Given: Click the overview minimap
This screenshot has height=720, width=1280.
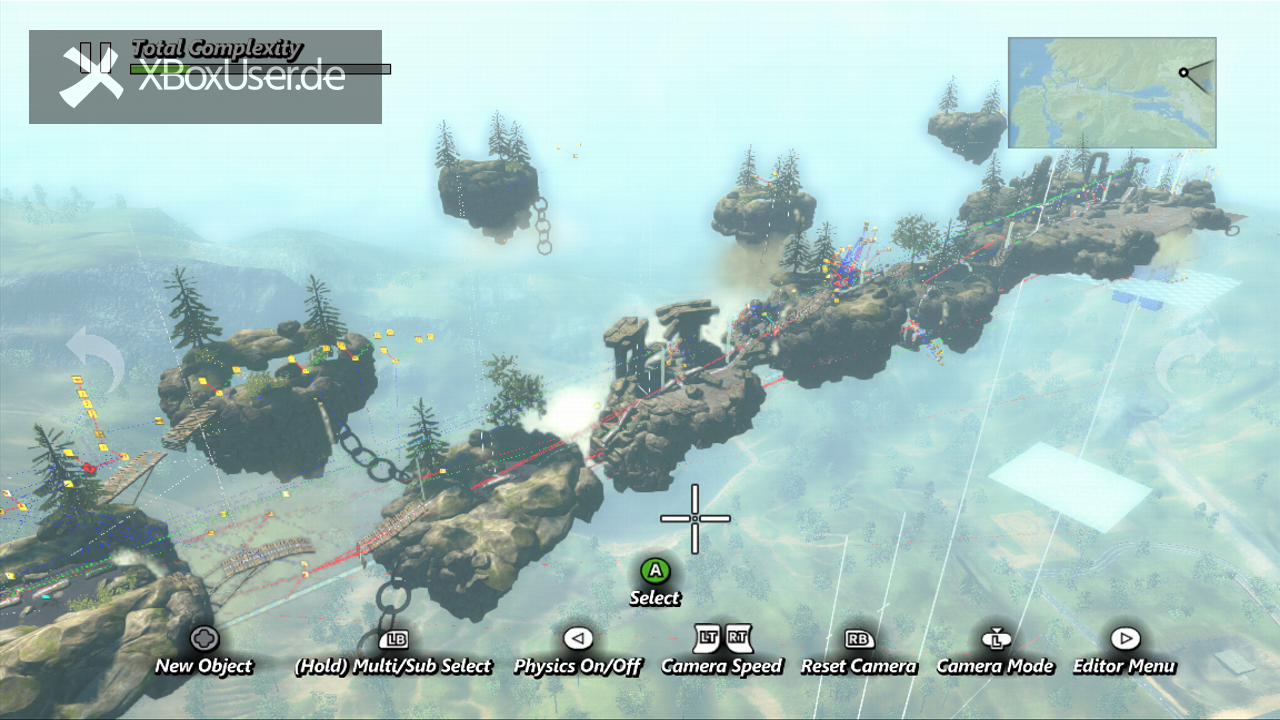Looking at the screenshot, I should click(x=1111, y=93).
